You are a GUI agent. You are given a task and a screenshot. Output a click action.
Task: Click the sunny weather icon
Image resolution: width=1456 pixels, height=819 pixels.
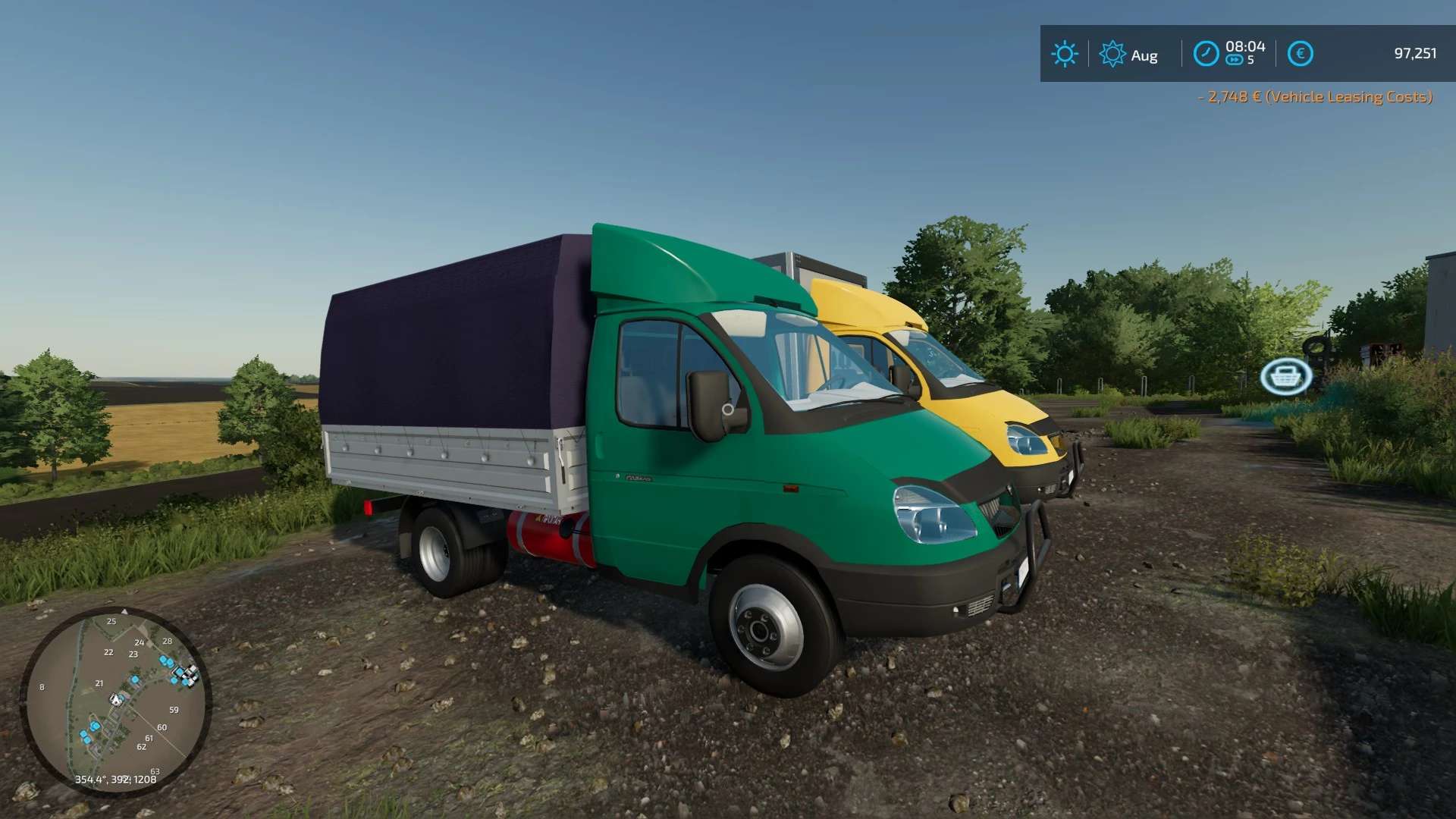click(x=1064, y=54)
